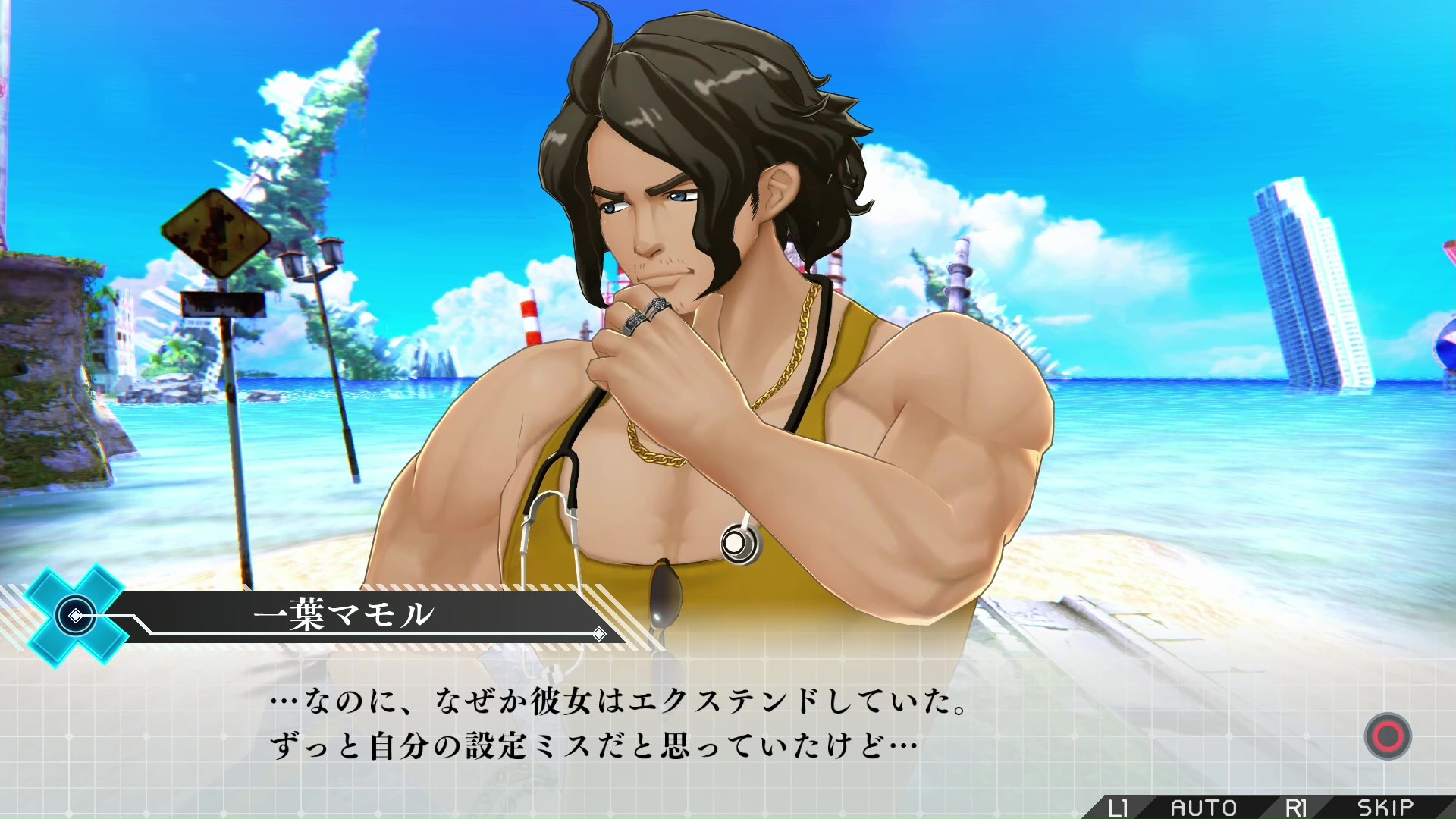Enable AUTO dialogue advance mode

(1203, 808)
